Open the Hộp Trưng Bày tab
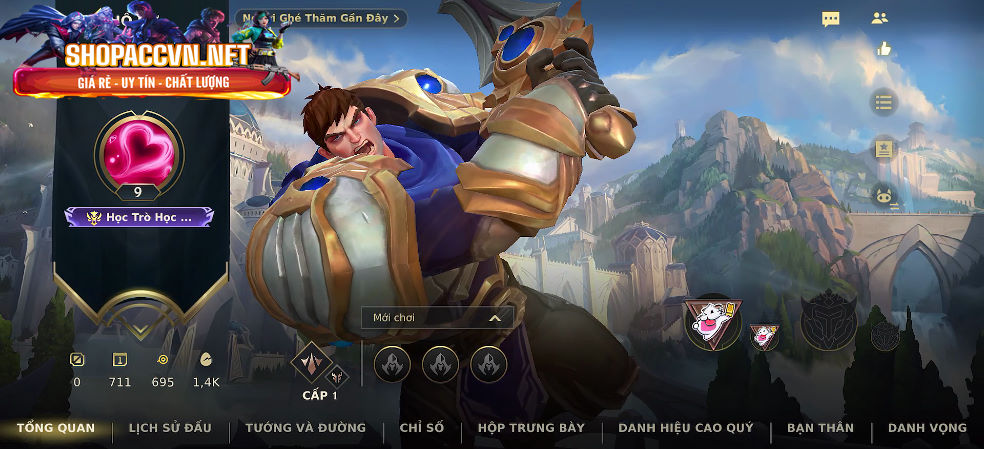 click(531, 428)
